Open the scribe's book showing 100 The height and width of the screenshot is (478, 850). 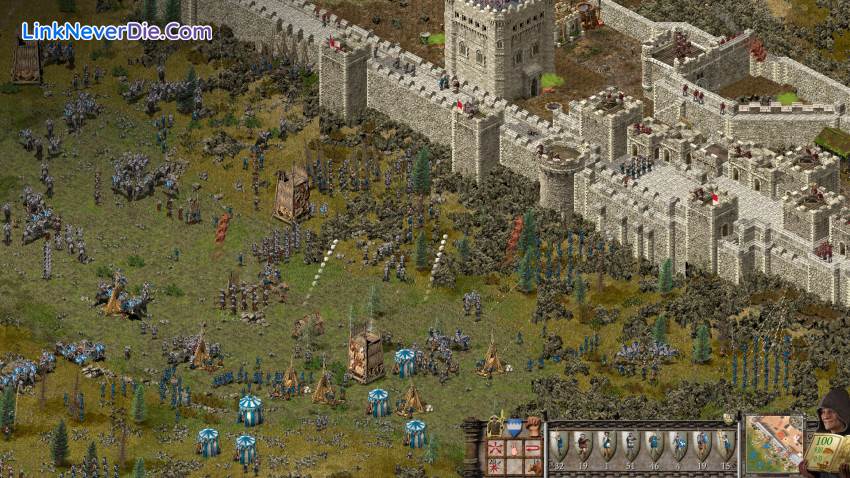tap(826, 450)
